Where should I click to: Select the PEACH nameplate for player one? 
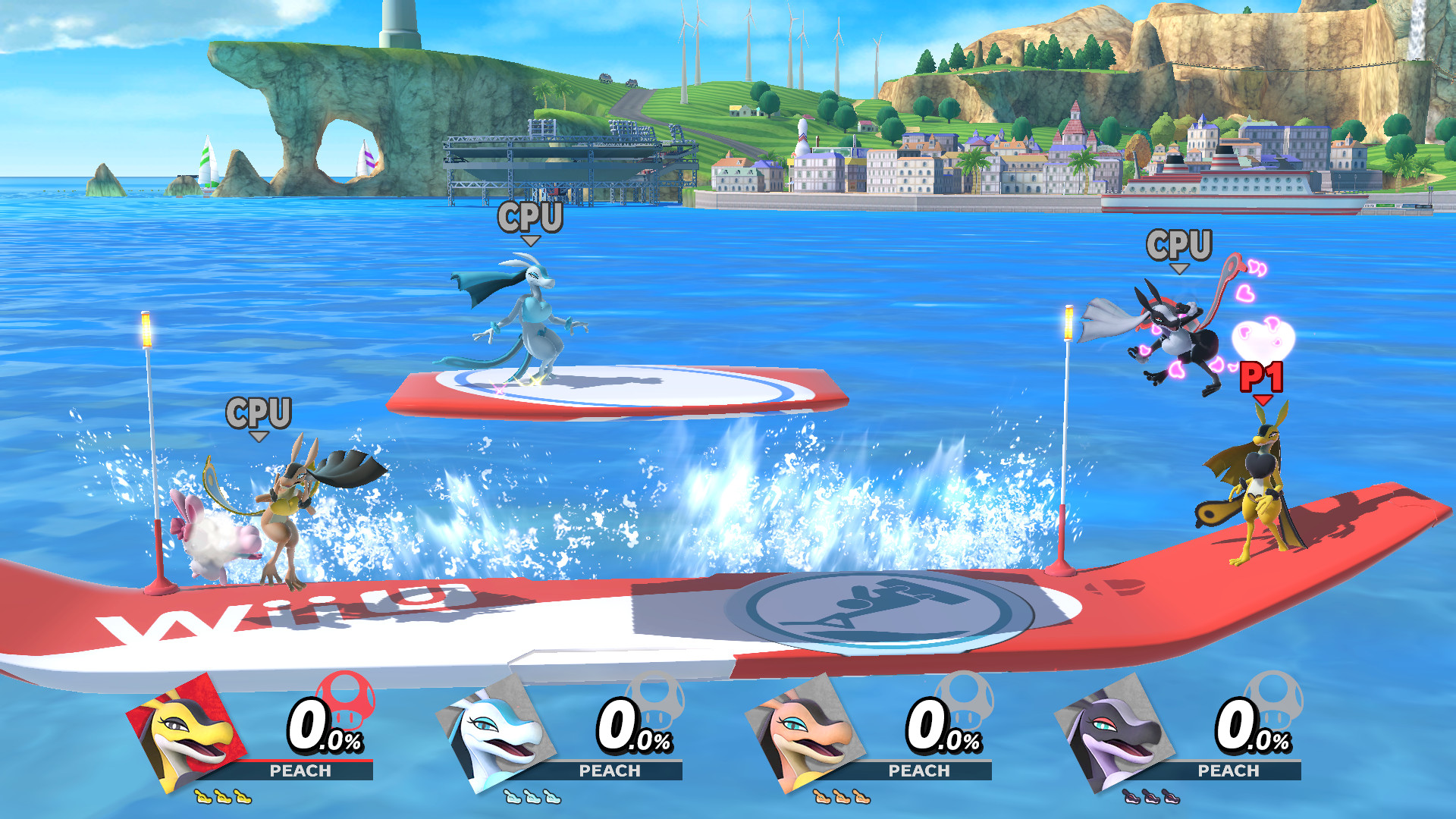point(300,771)
